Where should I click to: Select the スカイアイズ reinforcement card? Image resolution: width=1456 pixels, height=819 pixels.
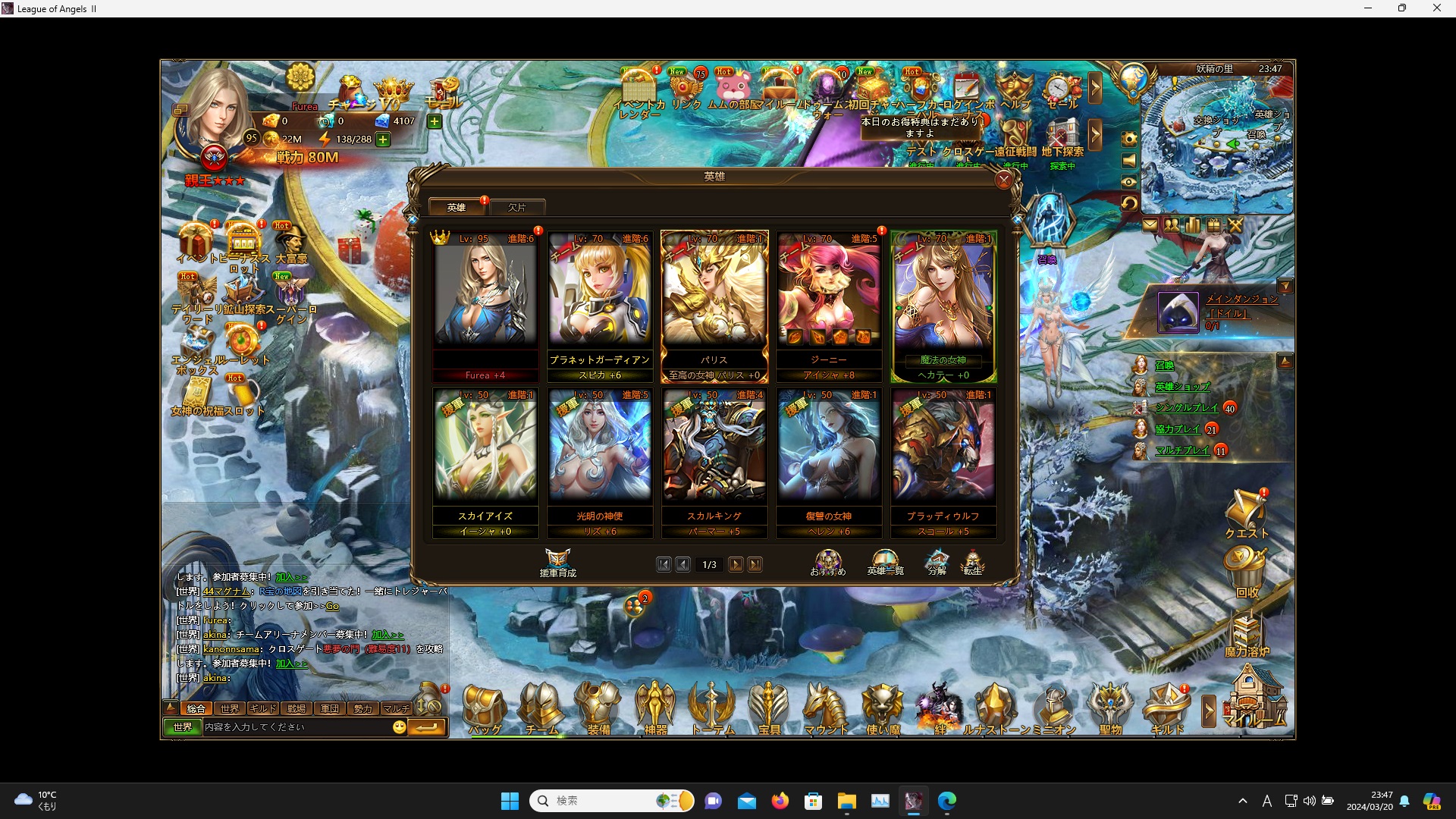[485, 460]
